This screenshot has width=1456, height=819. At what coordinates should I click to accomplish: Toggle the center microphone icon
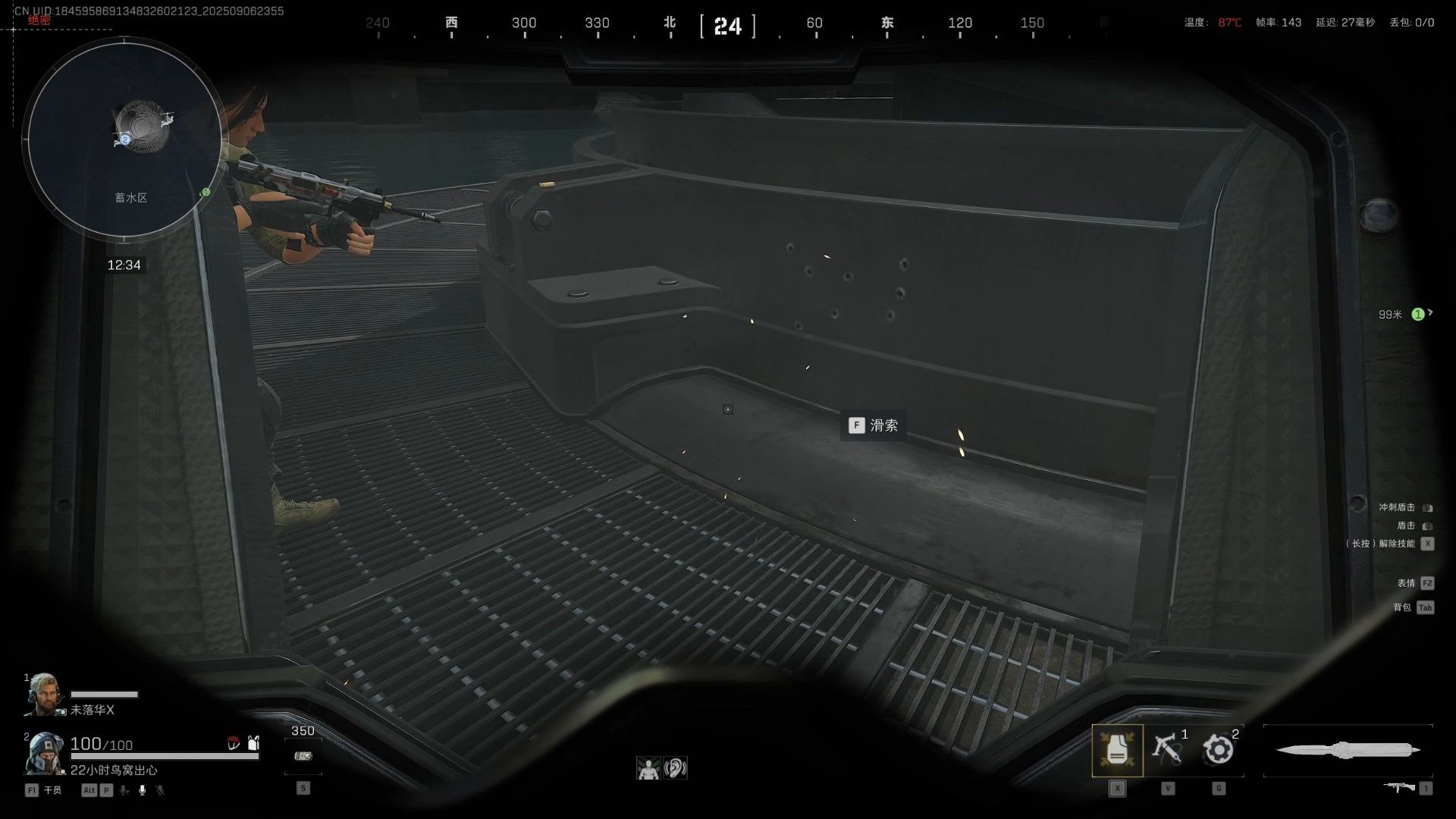[x=142, y=790]
